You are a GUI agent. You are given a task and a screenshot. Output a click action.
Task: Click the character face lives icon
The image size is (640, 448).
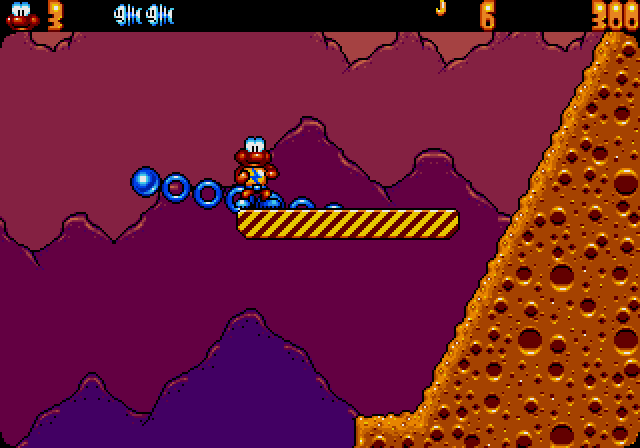[x=21, y=16]
